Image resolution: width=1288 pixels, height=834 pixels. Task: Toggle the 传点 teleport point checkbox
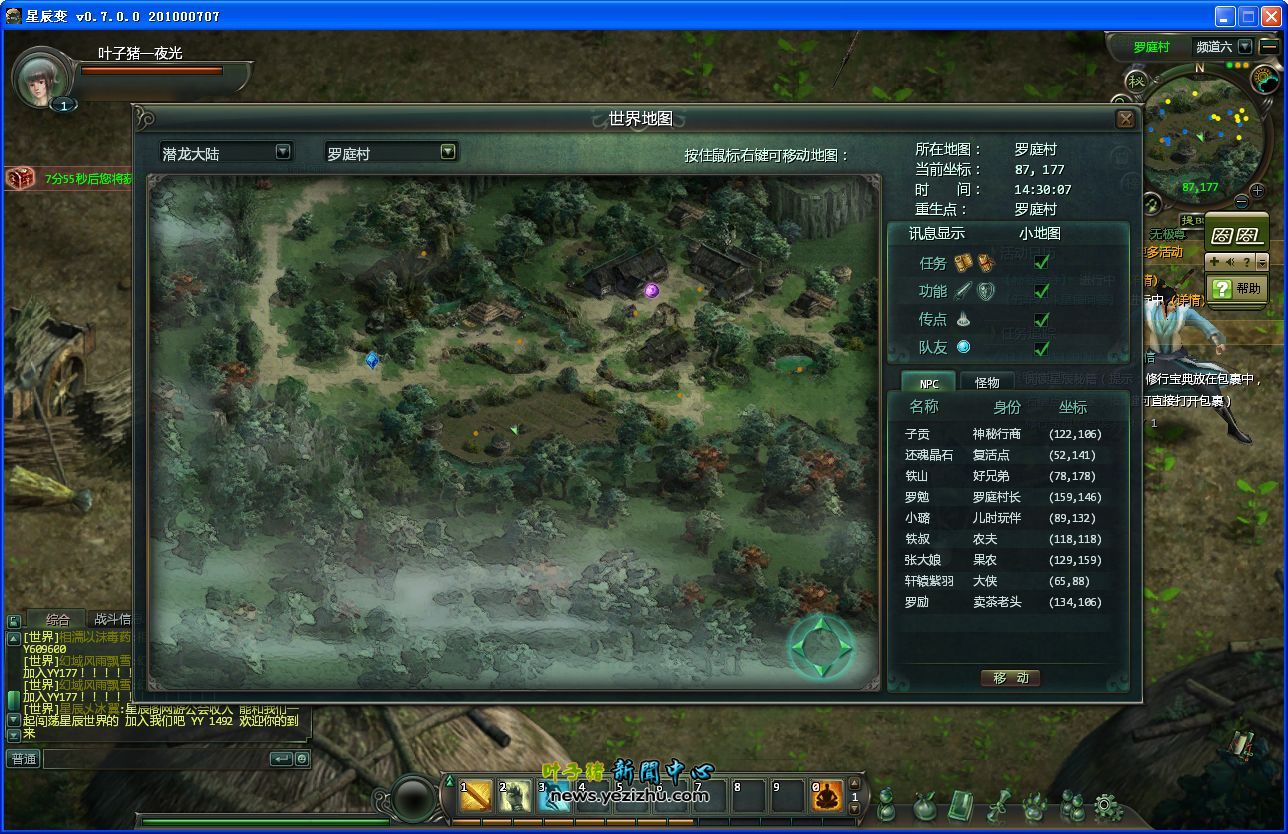(1041, 320)
